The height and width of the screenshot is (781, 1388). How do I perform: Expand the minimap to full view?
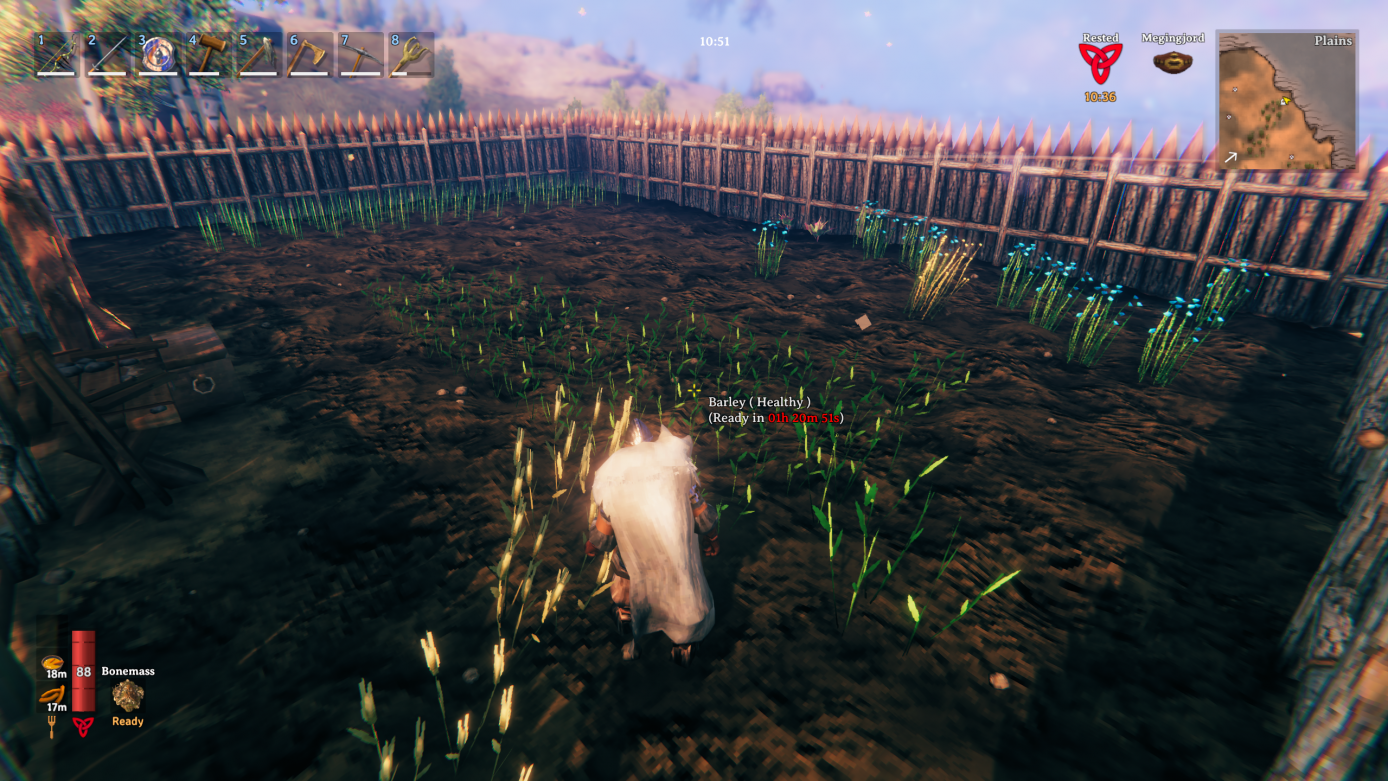tap(1288, 100)
